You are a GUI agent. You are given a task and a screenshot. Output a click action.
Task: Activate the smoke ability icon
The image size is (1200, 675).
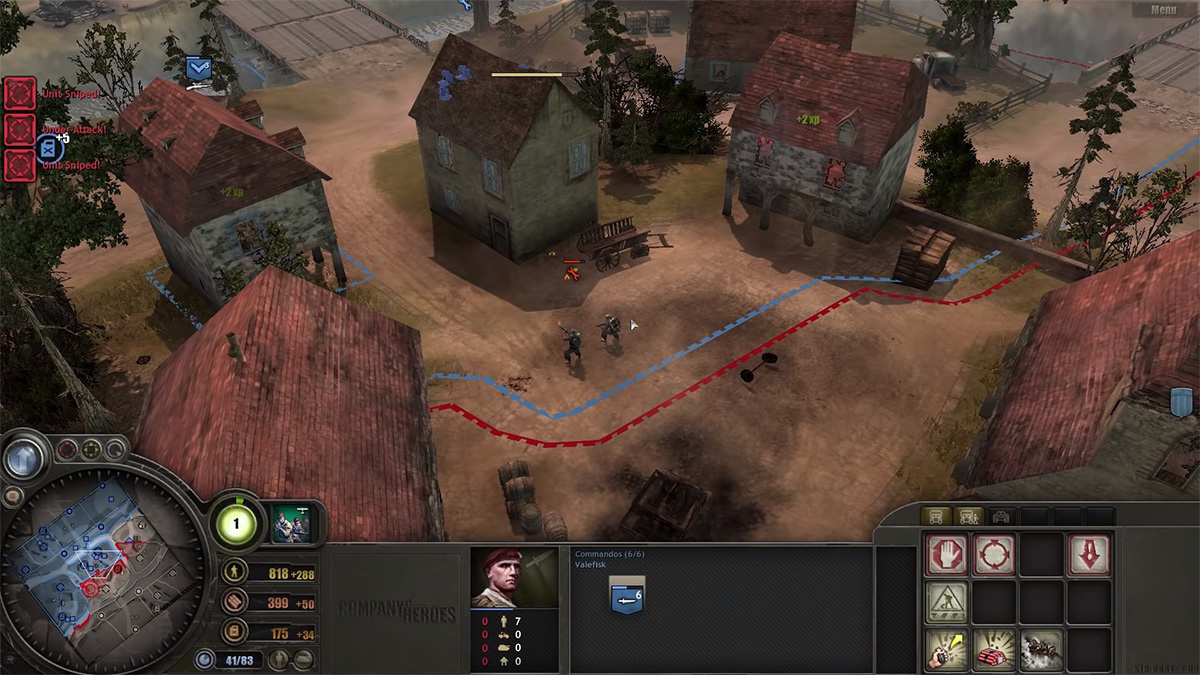click(1041, 649)
